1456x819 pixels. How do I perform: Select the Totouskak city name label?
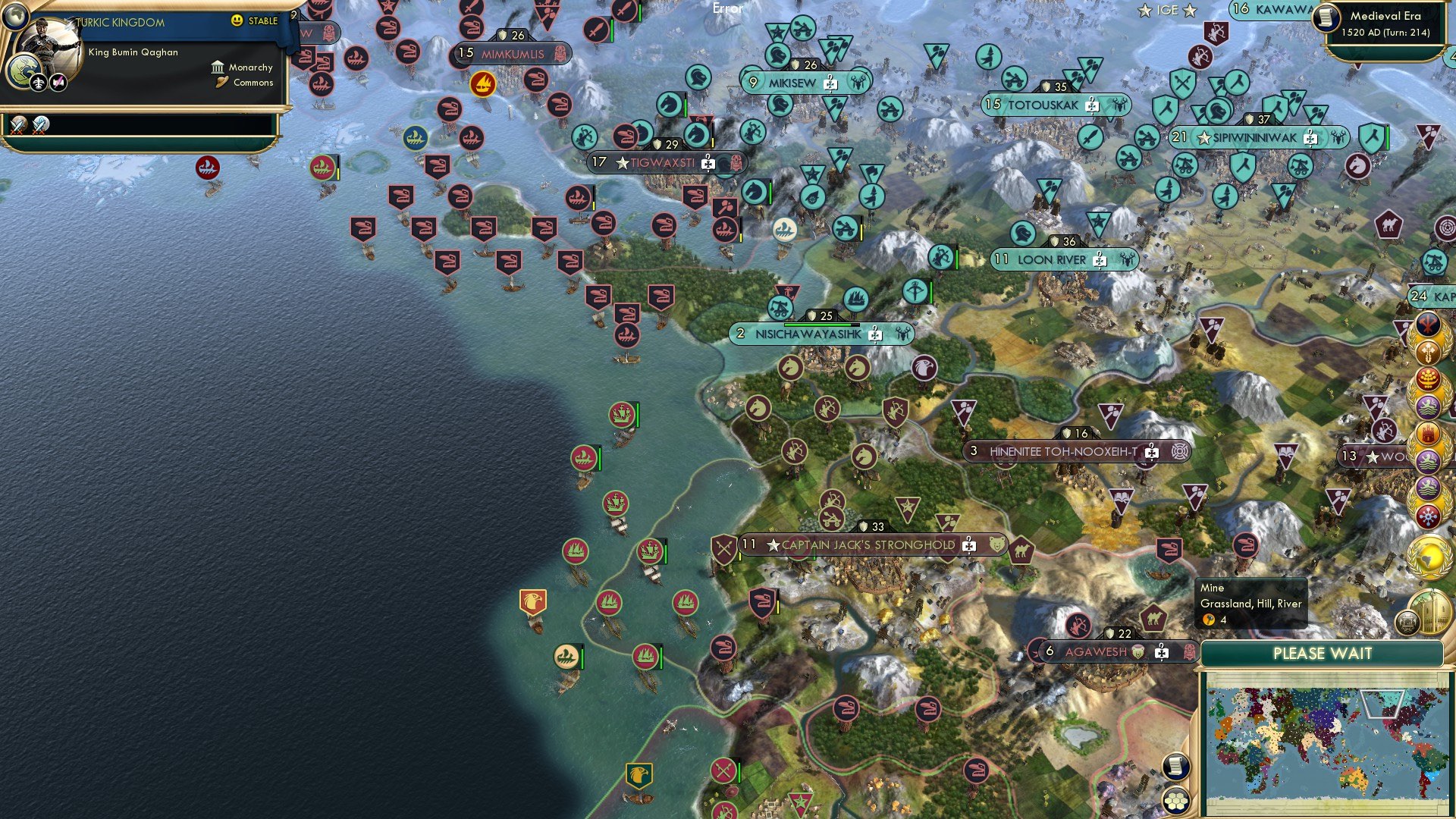click(1043, 105)
